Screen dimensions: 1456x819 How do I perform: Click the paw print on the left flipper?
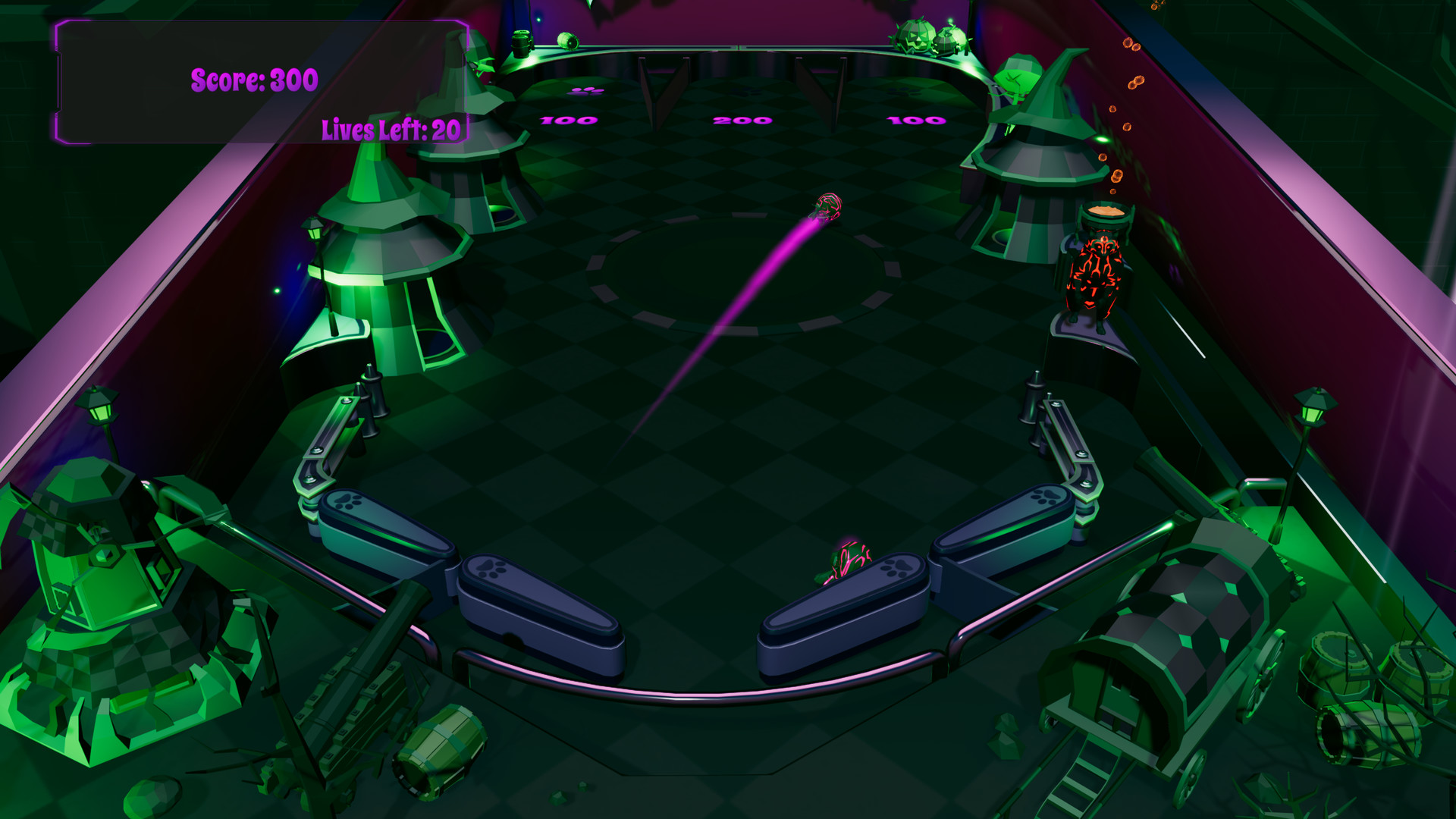coord(489,569)
